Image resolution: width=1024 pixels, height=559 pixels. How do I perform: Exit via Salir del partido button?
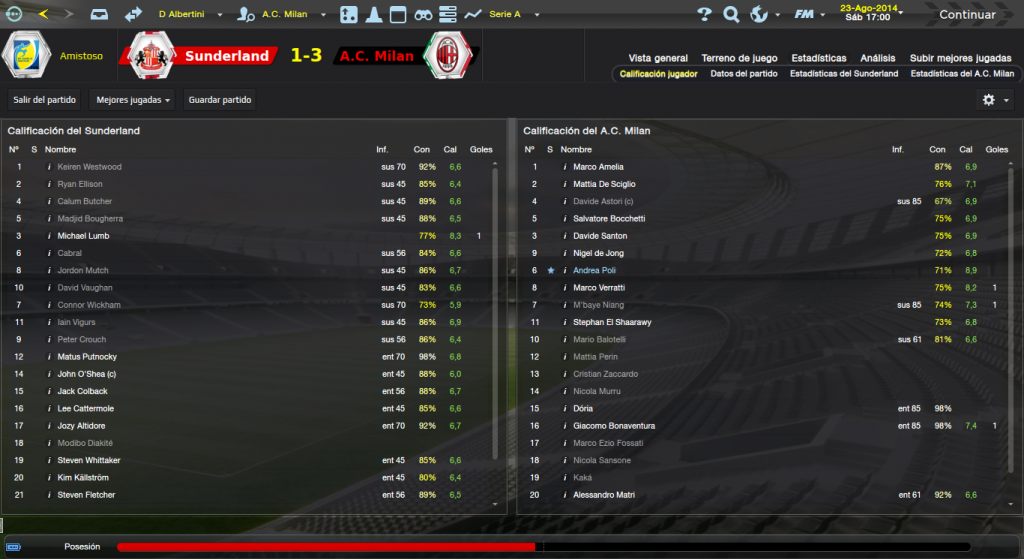42,100
